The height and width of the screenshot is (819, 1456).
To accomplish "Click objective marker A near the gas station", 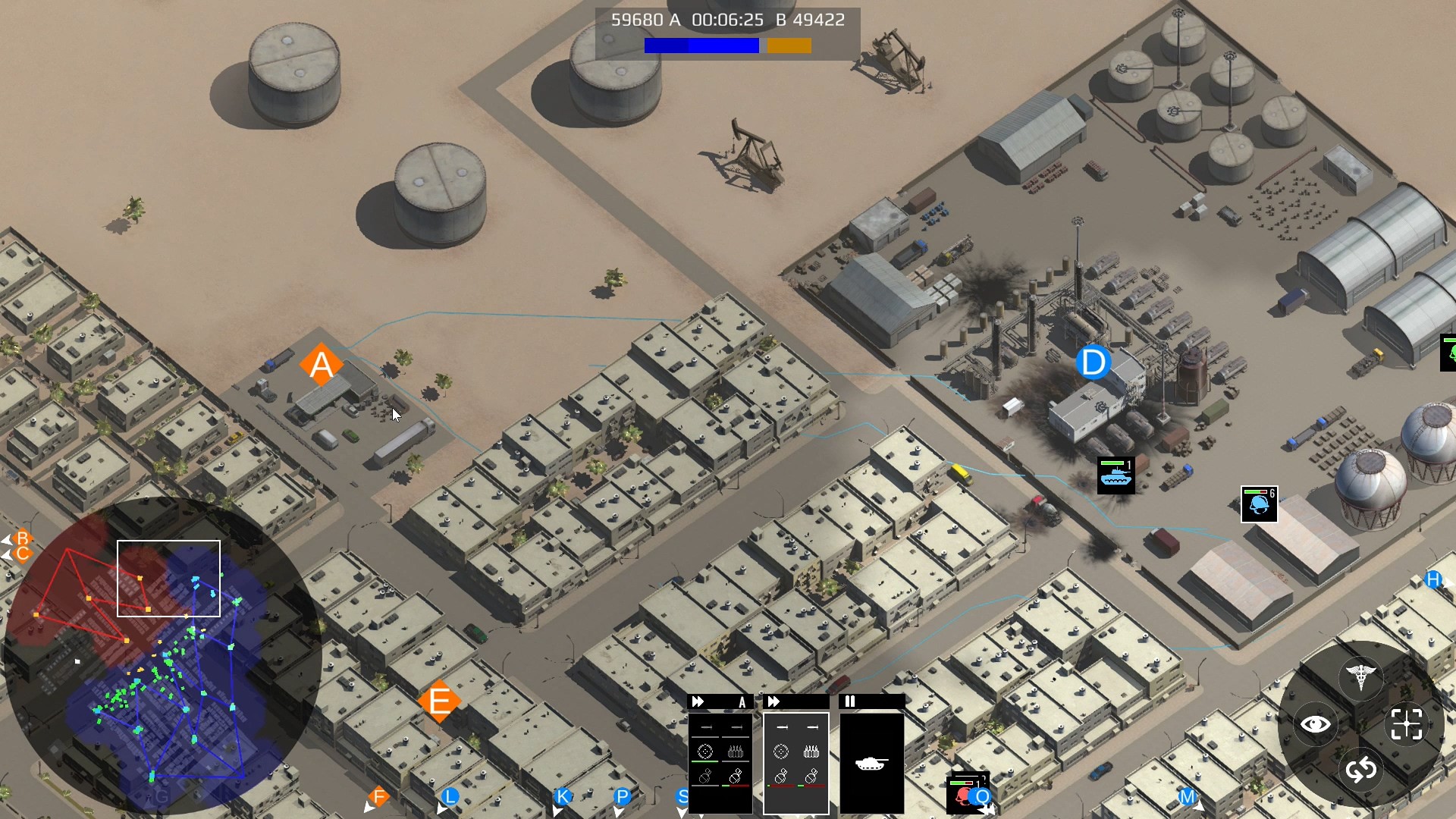I will (320, 365).
